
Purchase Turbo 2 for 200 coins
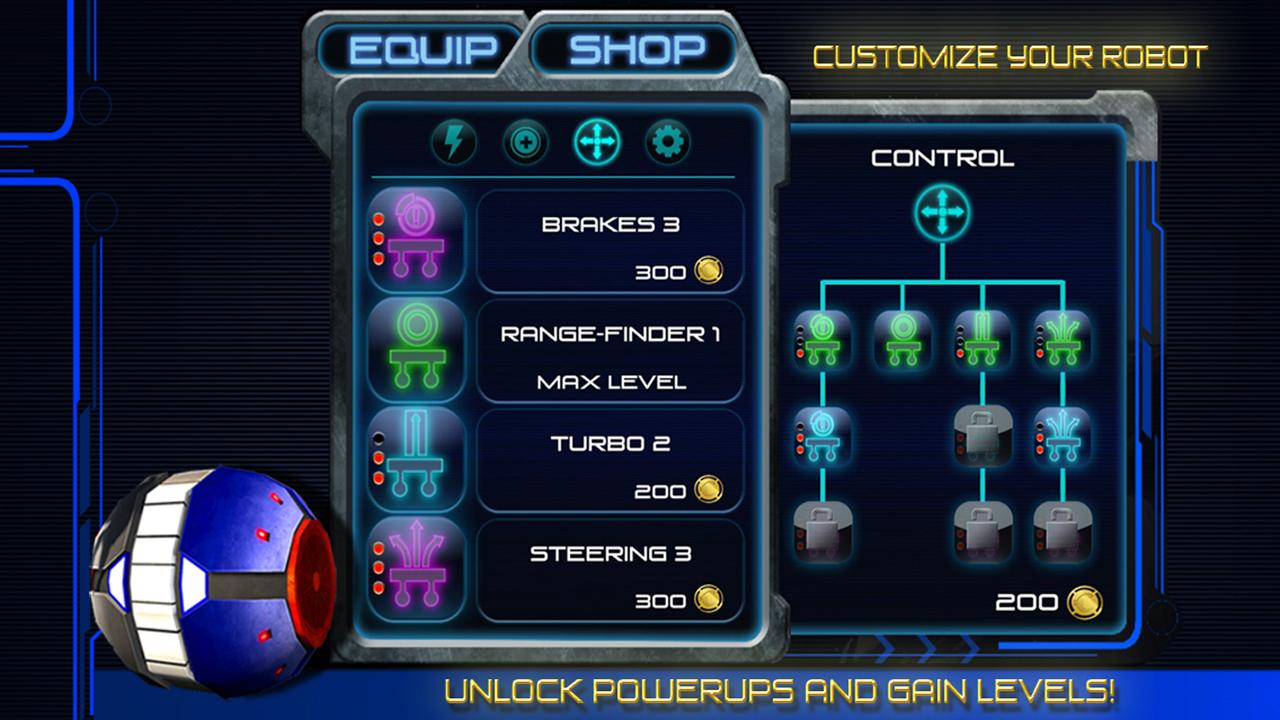[611, 460]
